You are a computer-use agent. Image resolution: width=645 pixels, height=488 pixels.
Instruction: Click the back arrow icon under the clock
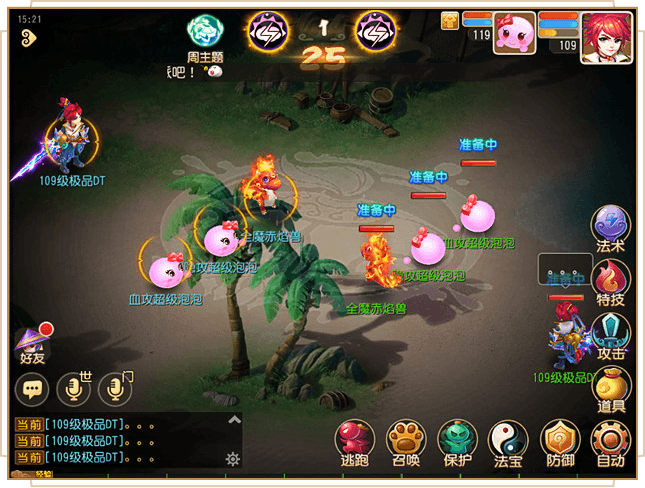pos(27,36)
